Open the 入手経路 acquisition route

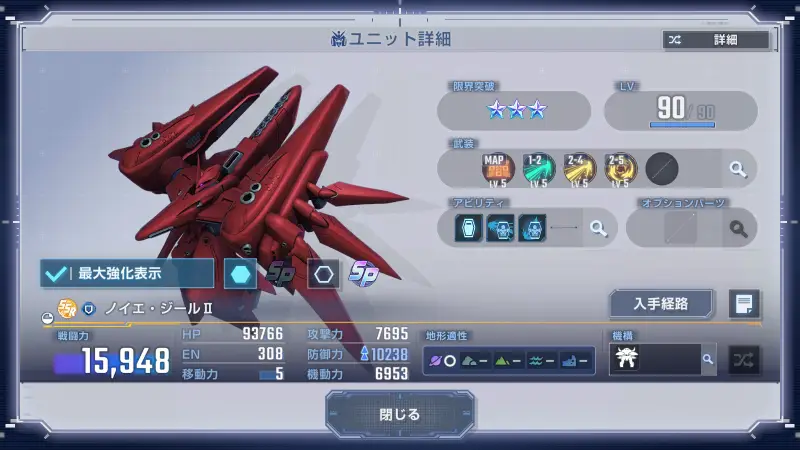click(661, 303)
